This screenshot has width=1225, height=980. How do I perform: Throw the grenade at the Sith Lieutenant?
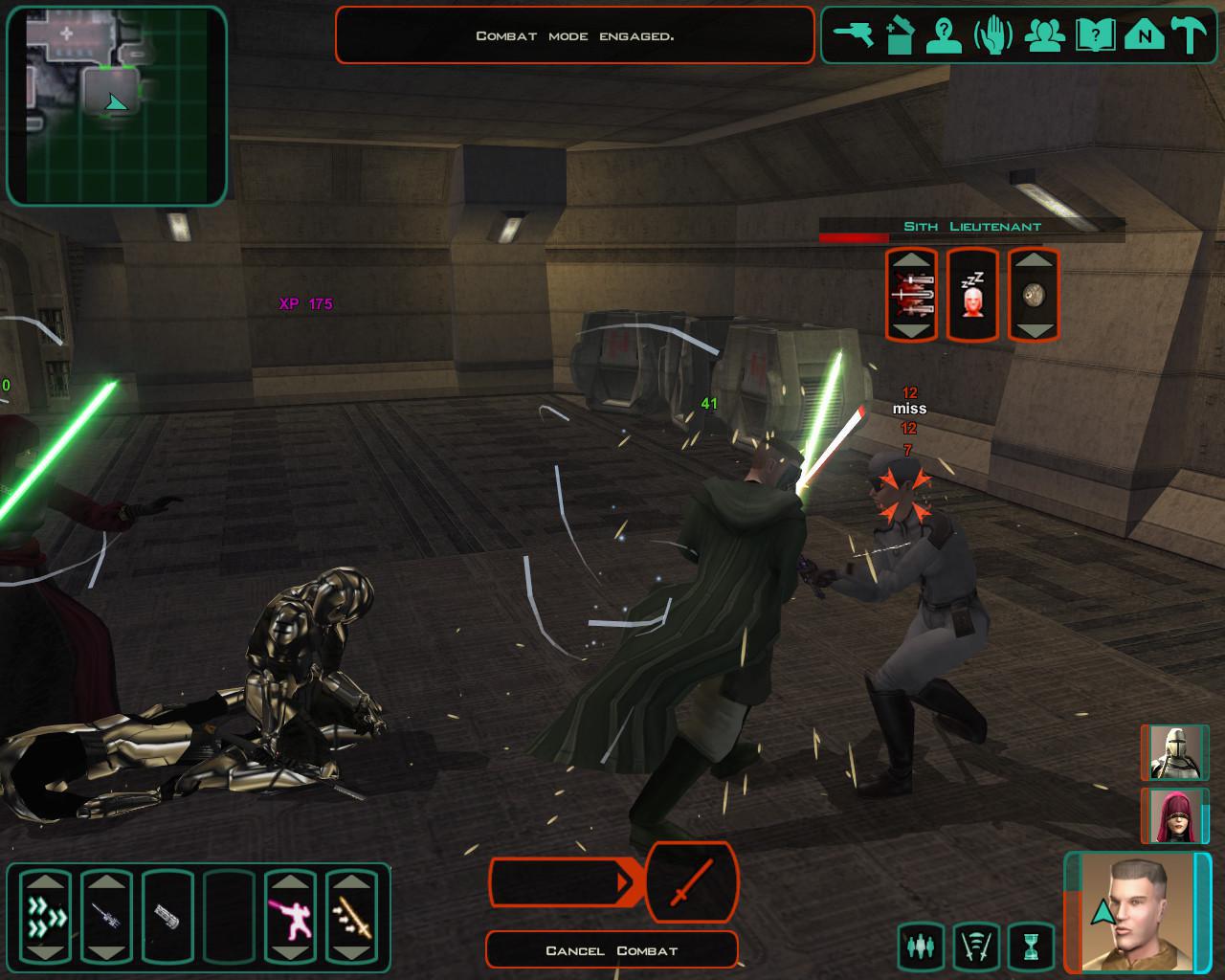point(1034,295)
